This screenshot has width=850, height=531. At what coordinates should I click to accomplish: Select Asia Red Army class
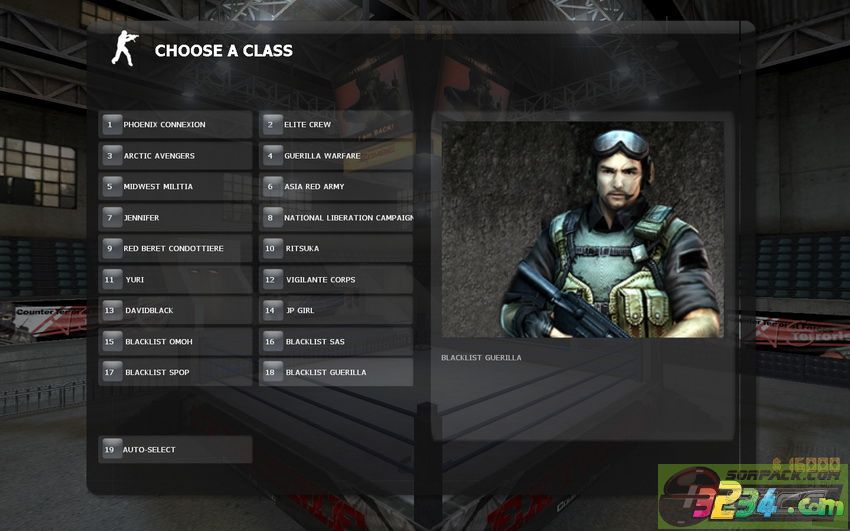[x=336, y=187]
